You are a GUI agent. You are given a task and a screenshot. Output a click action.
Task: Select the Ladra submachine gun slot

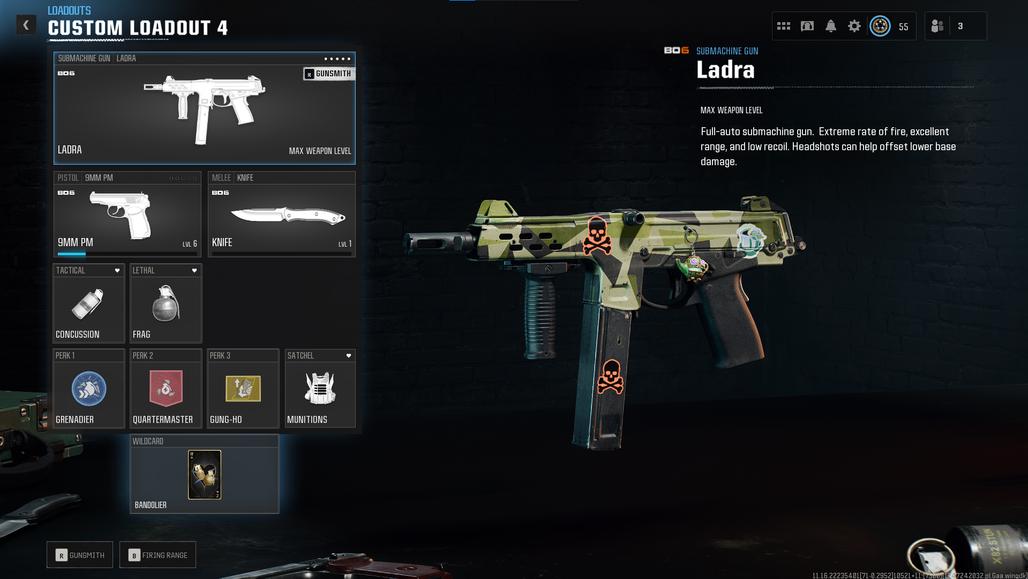(204, 108)
